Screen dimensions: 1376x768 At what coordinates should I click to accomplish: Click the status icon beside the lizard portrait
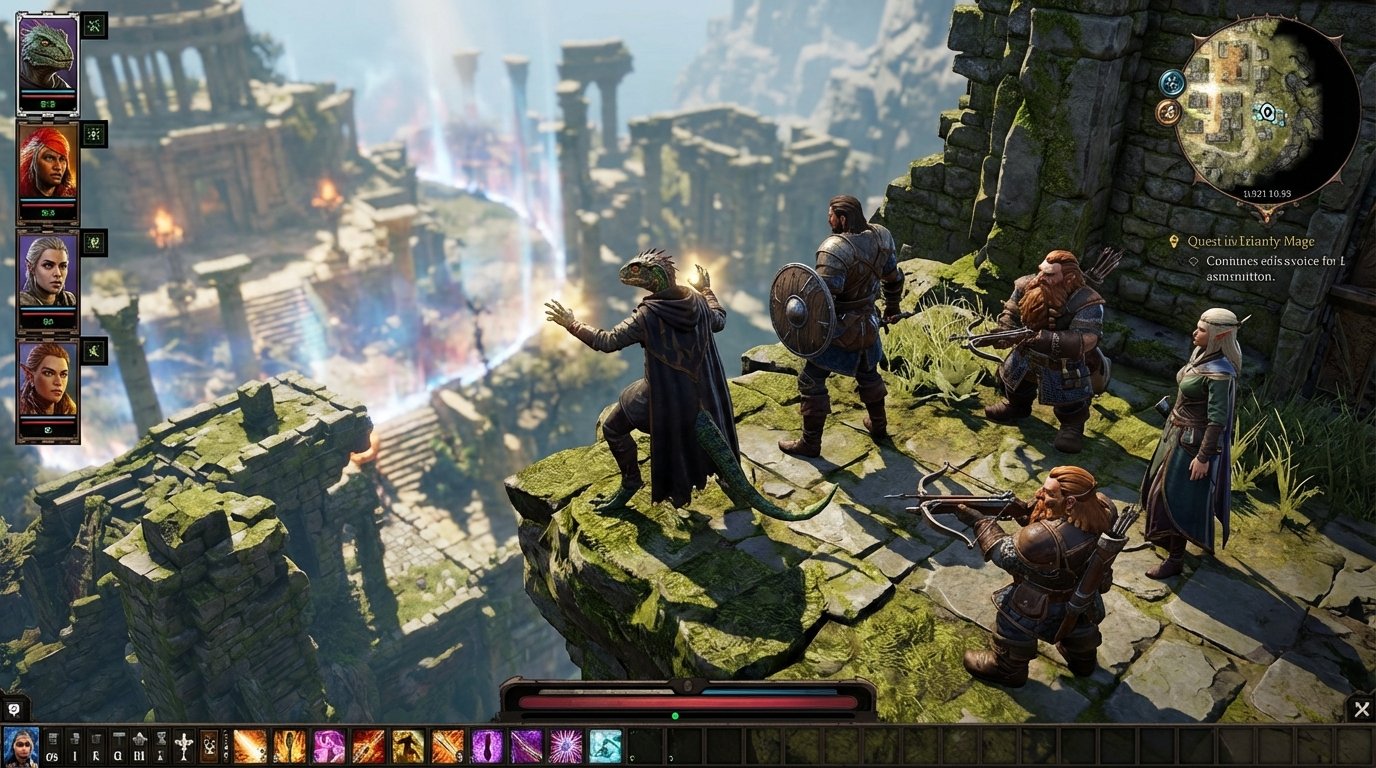(x=94, y=25)
